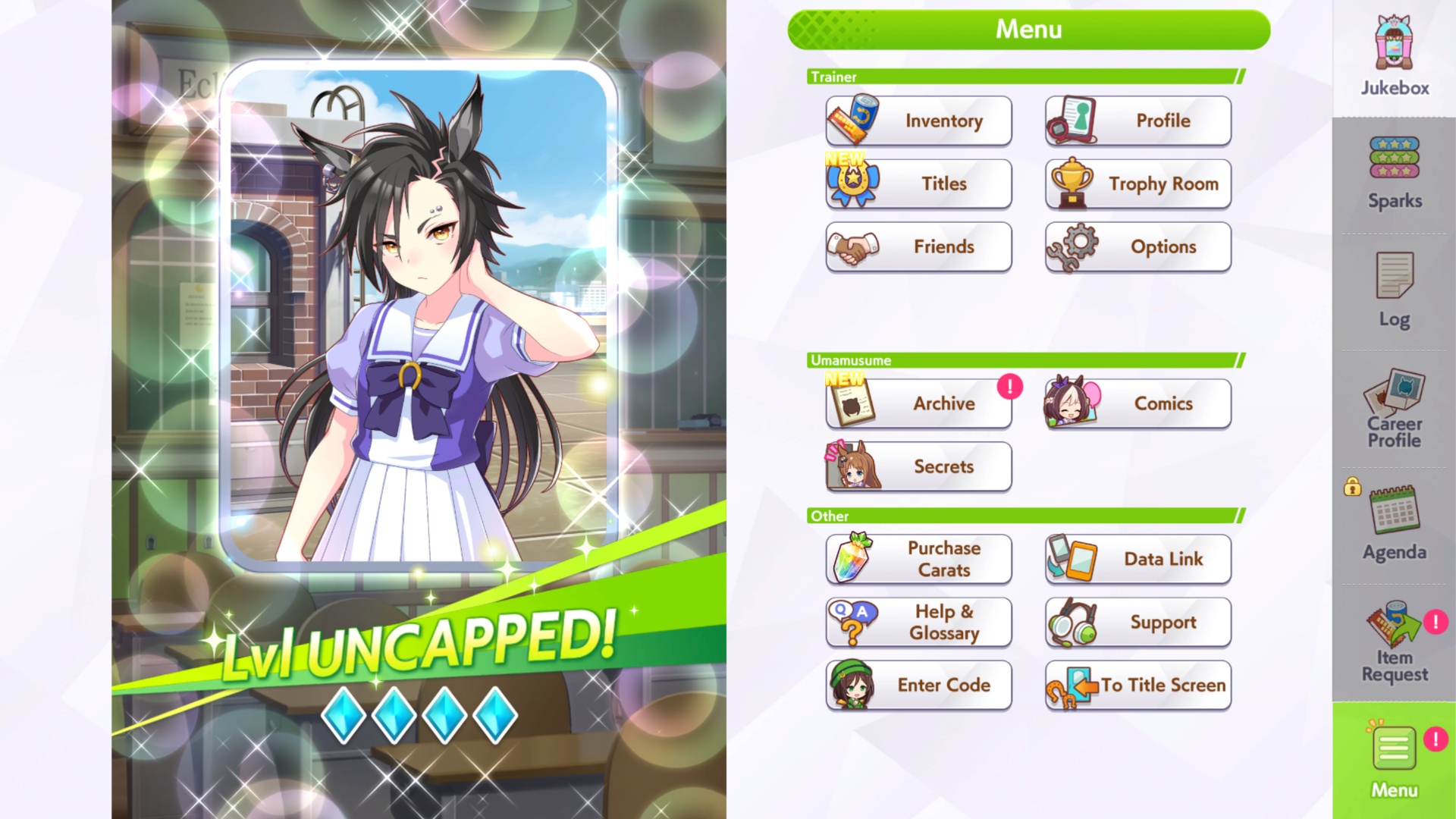Viewport: 1456px width, 819px height.
Task: Enter the Trophy Room
Action: (x=1137, y=184)
